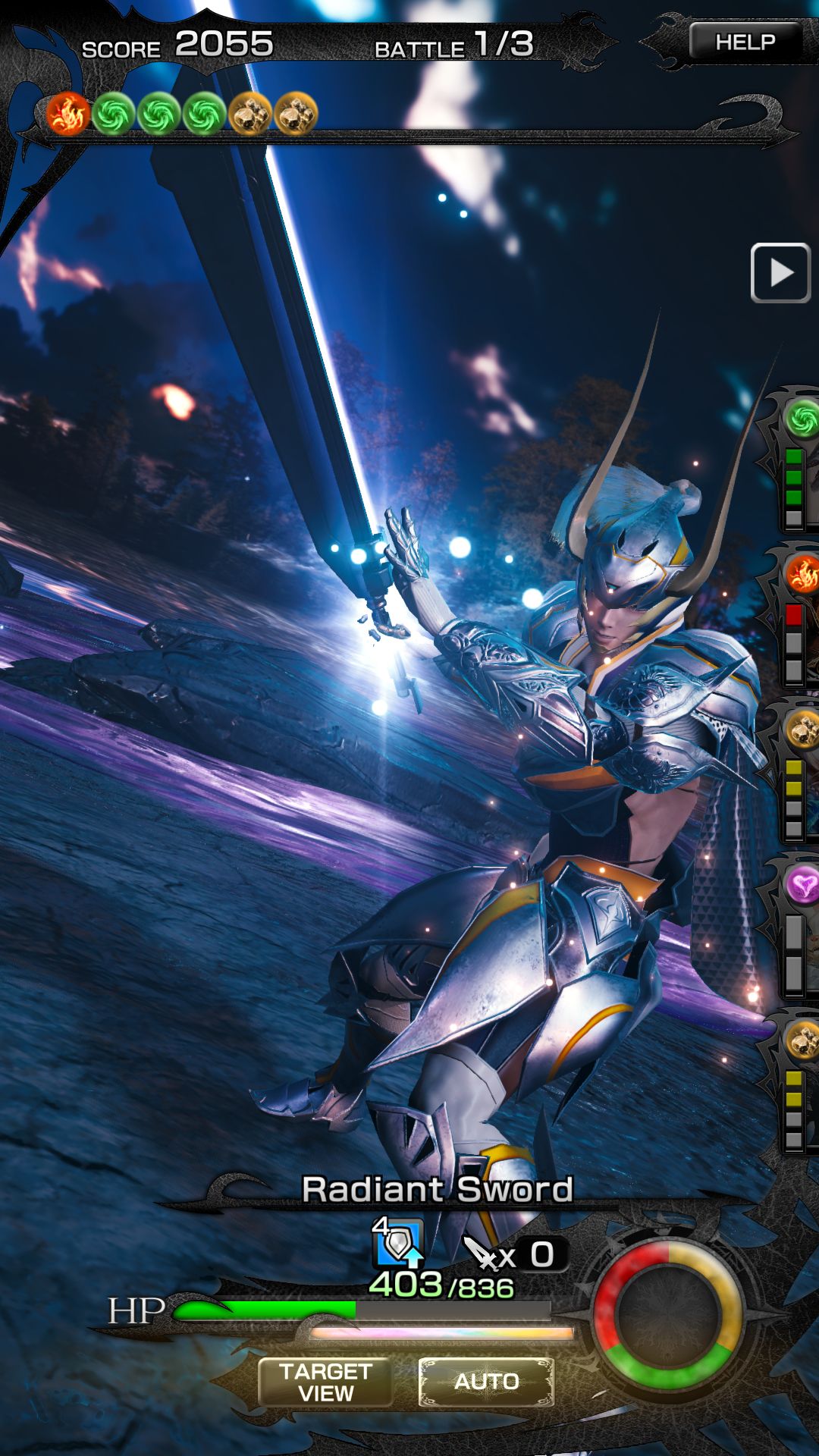Open the HELP screen

pos(745,42)
